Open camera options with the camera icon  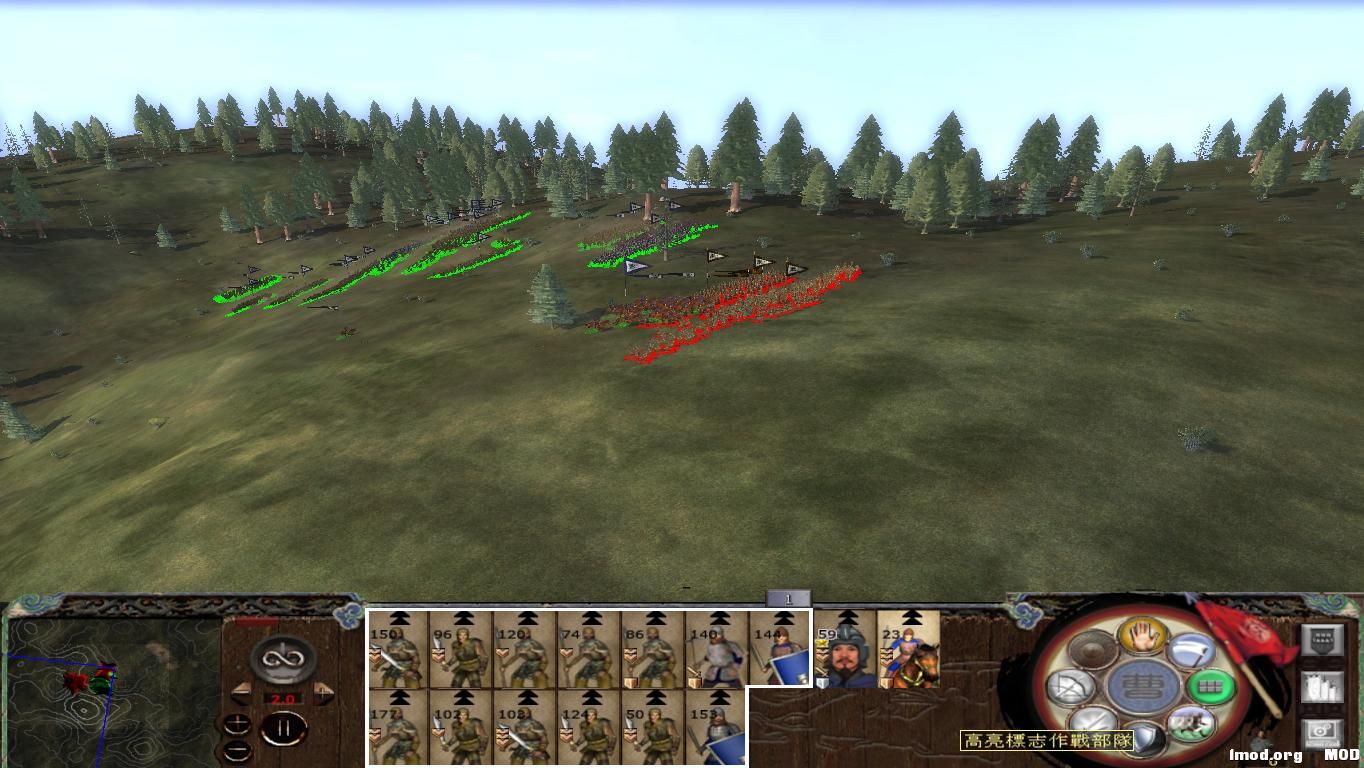pos(1321,733)
